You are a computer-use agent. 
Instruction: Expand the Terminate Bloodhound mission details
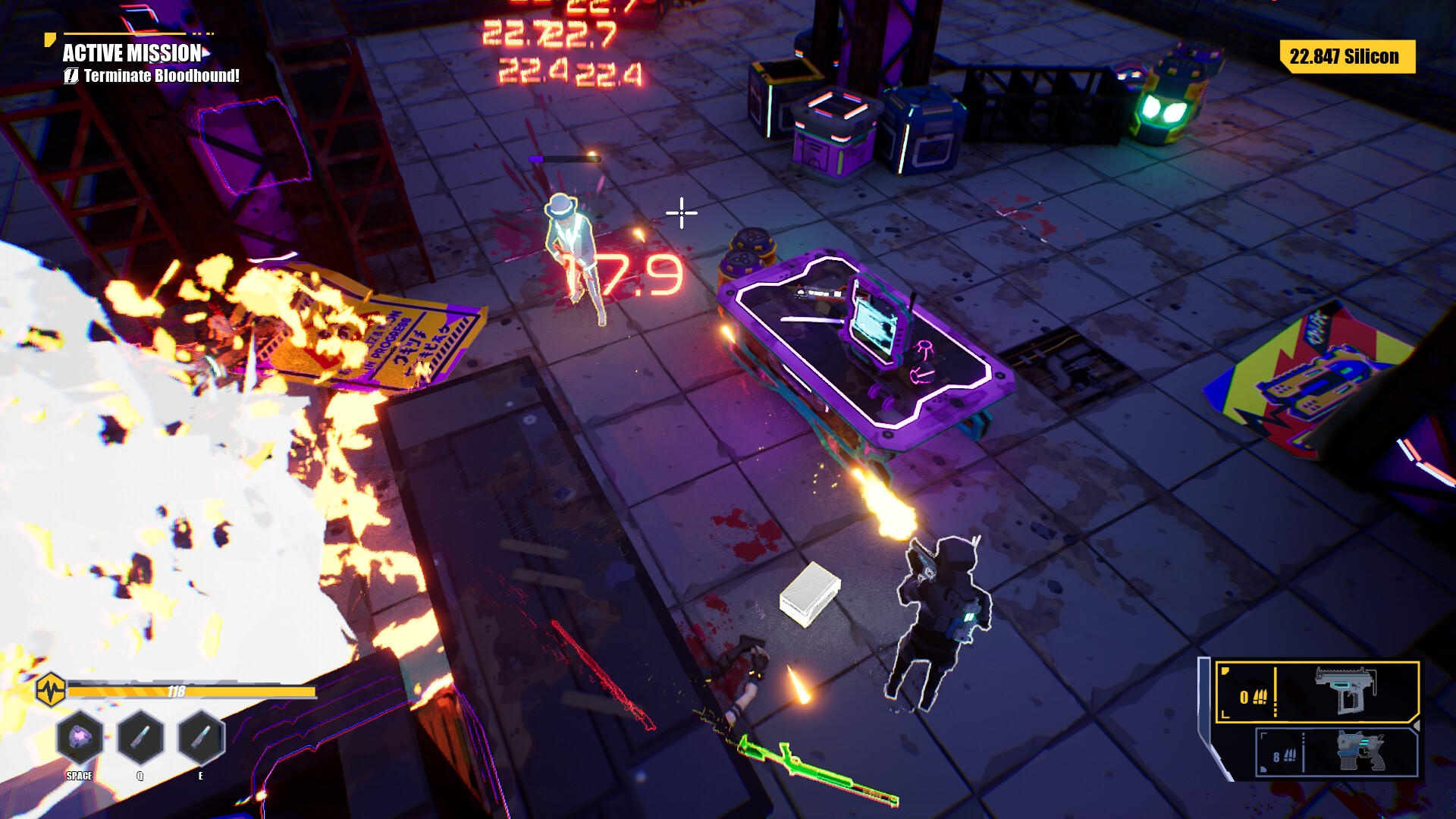pos(162,76)
